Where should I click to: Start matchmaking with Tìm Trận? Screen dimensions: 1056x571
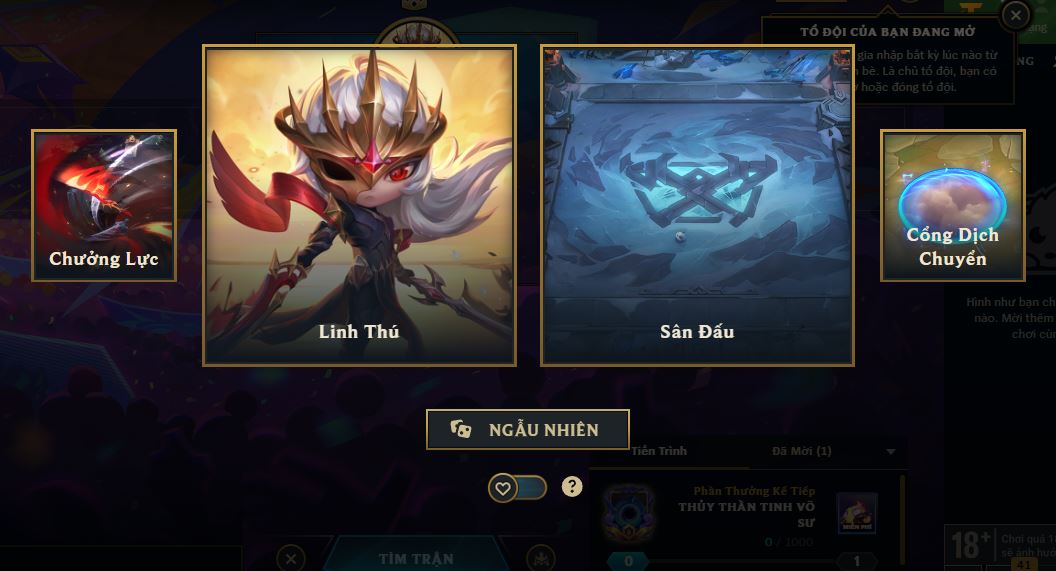[x=415, y=558]
